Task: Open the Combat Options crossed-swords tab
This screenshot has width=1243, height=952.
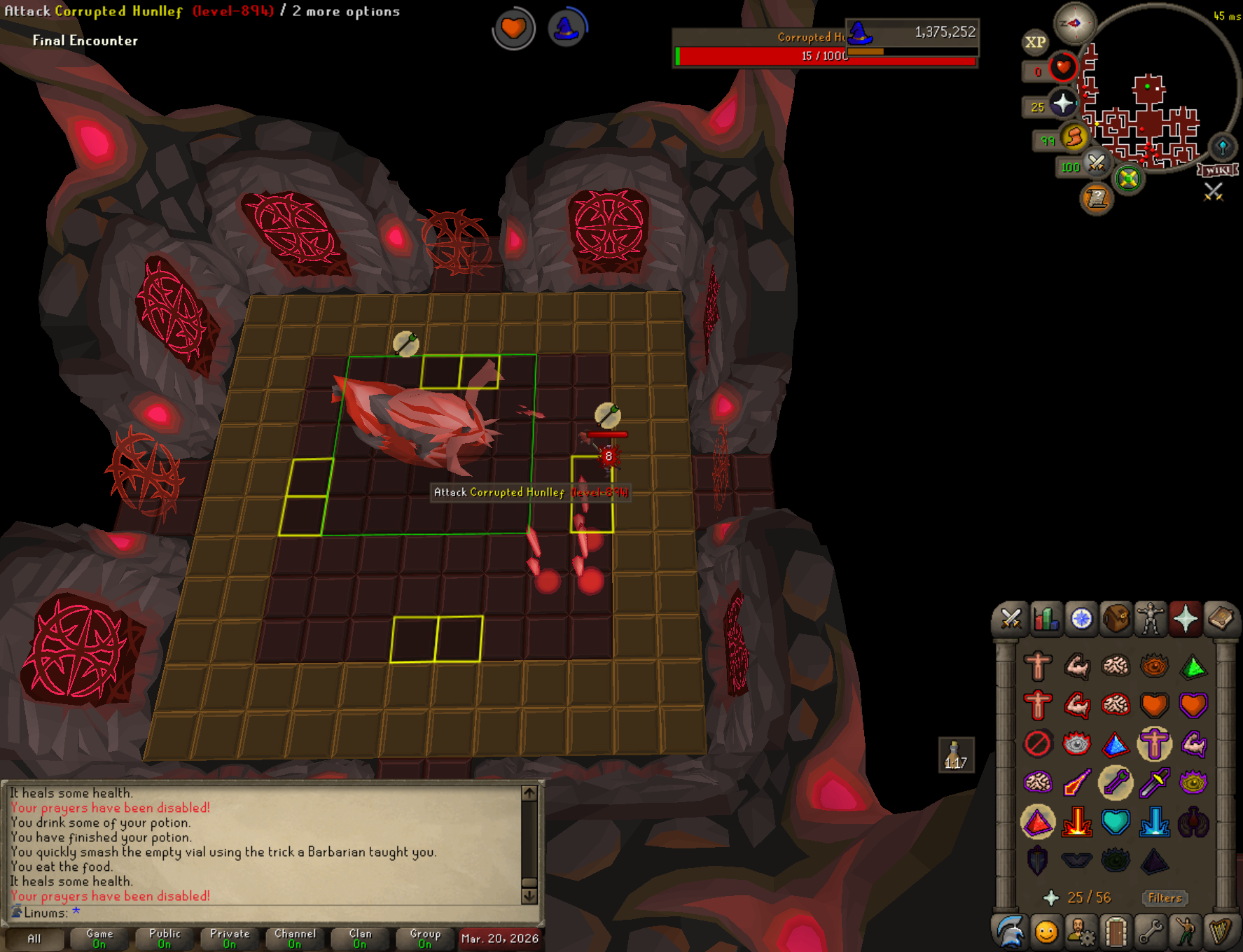Action: point(1011,619)
